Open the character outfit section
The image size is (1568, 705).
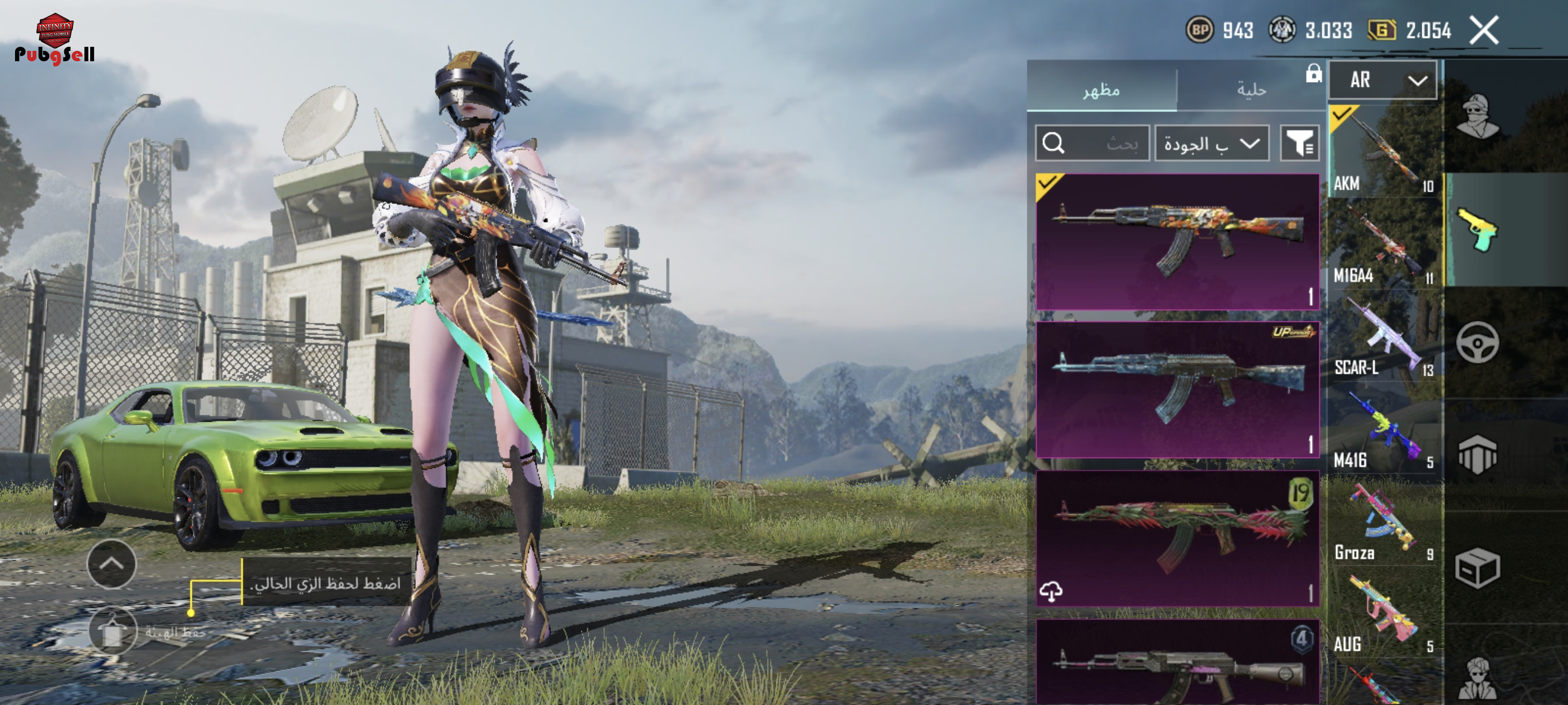click(1477, 117)
